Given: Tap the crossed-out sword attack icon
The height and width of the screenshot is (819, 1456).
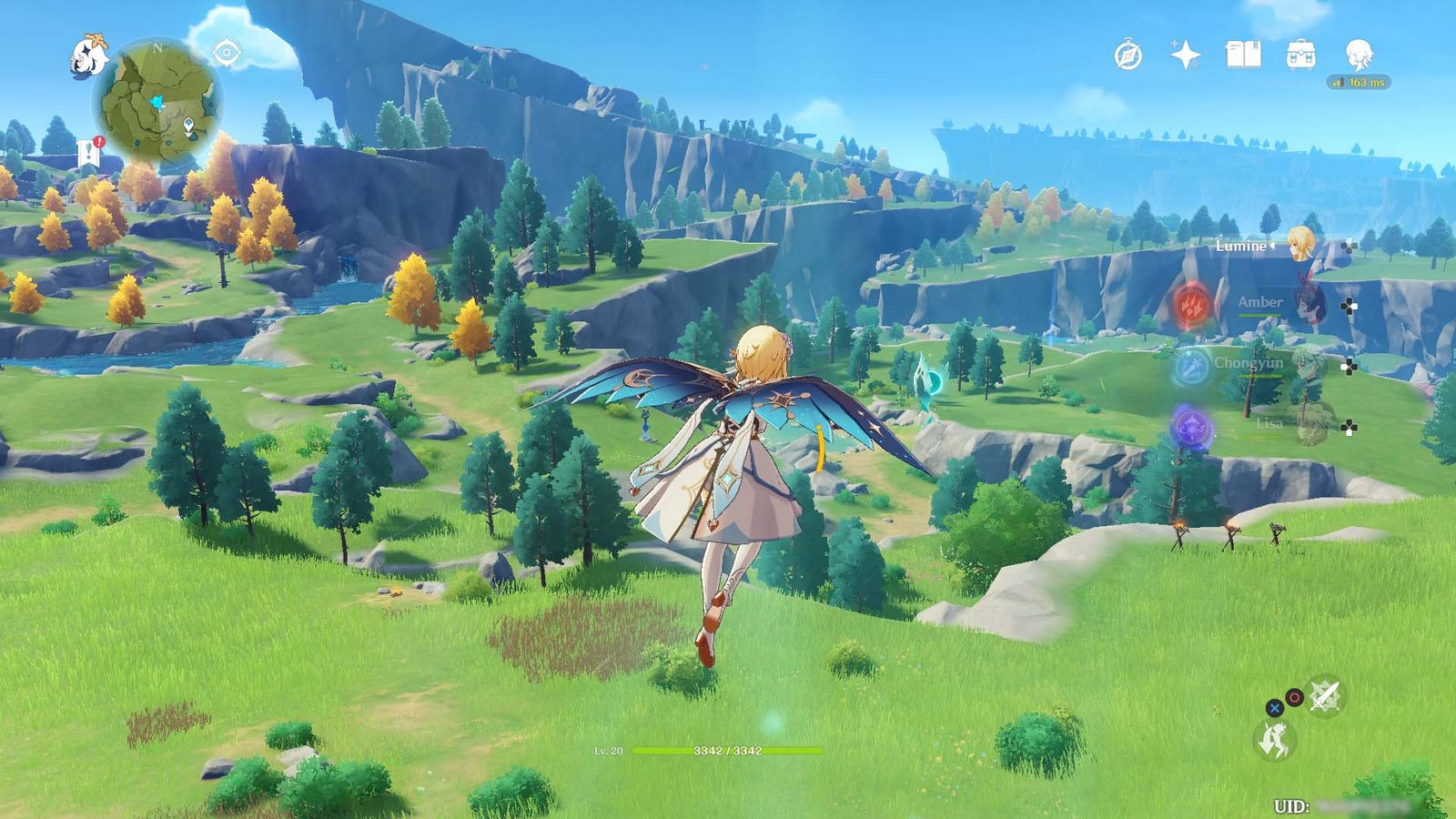Looking at the screenshot, I should point(1325,697).
